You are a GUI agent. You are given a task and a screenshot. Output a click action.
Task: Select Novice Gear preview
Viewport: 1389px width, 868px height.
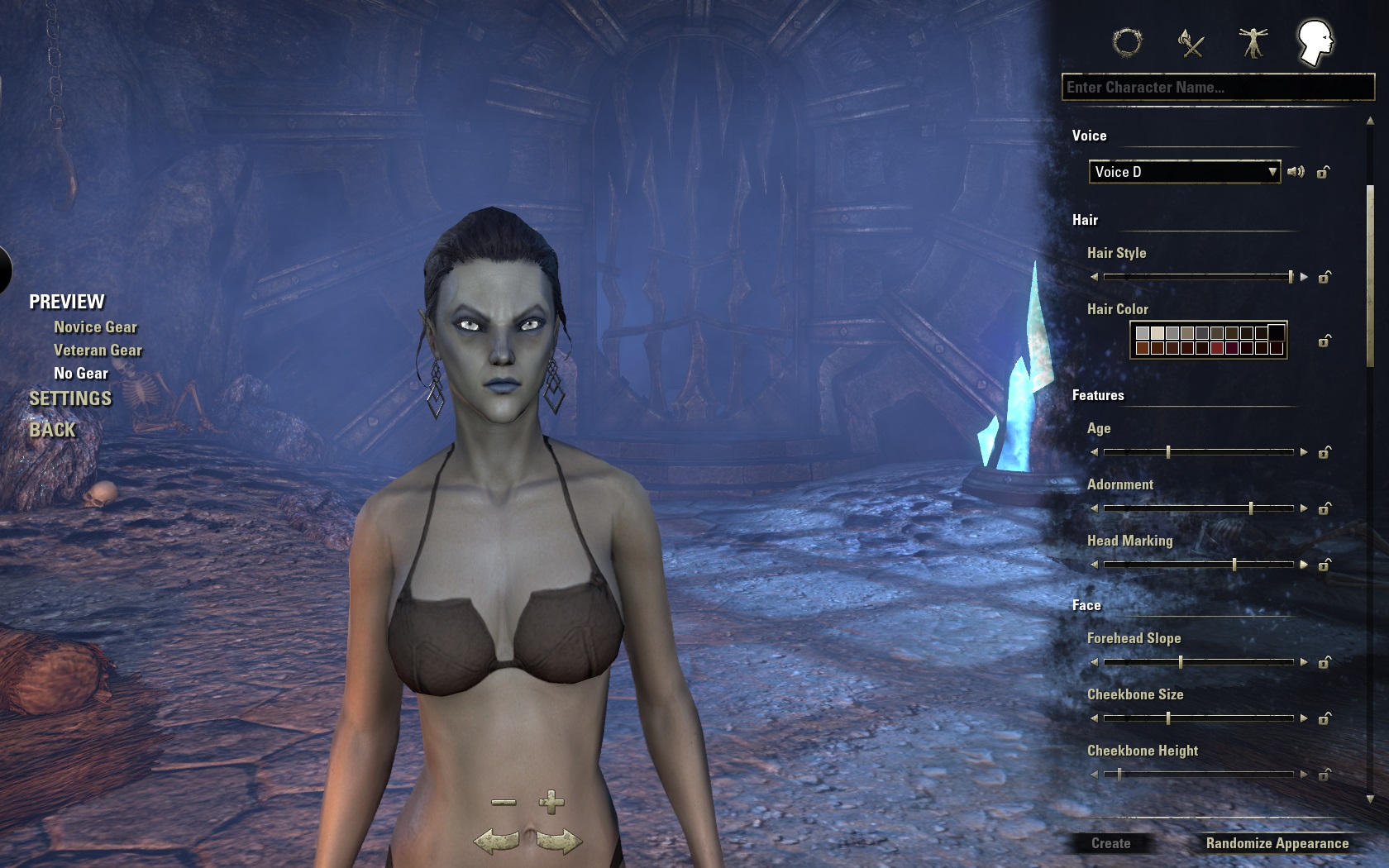95,327
